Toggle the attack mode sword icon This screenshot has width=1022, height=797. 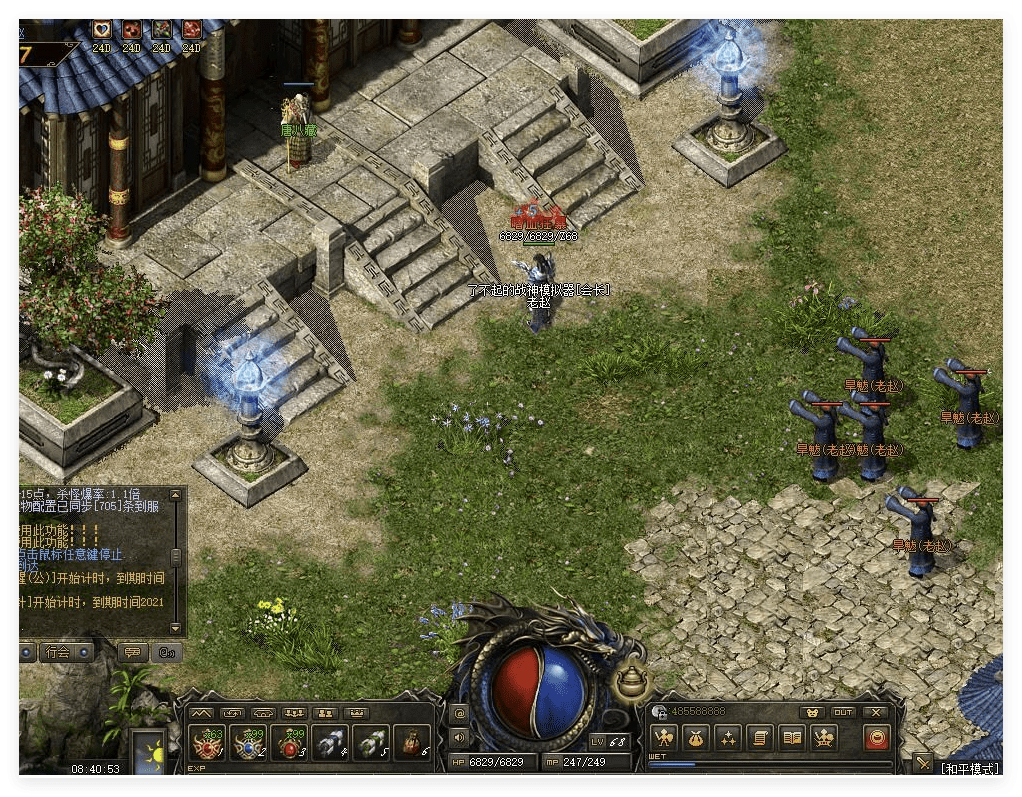click(922, 766)
